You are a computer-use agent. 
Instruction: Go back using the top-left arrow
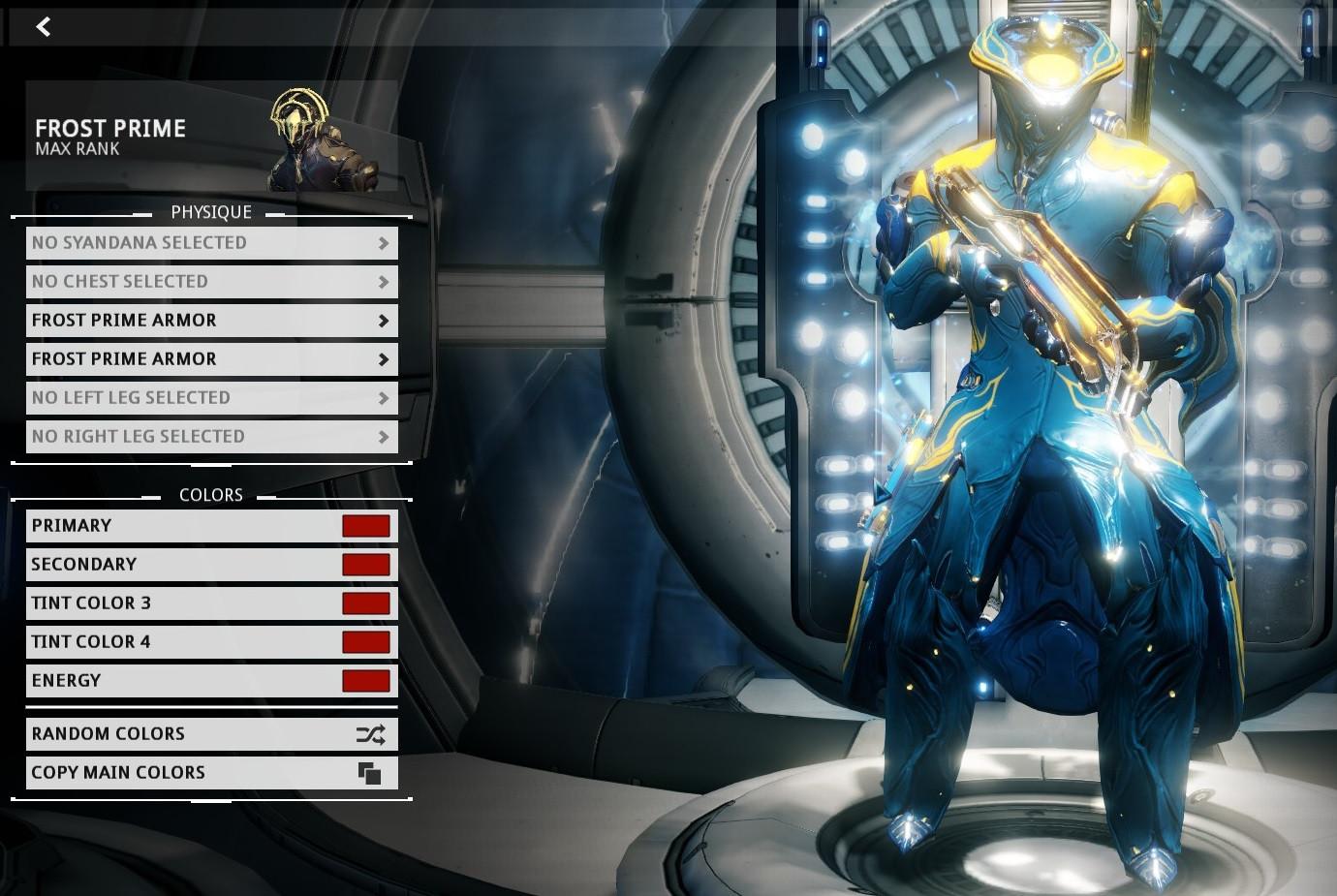[44, 27]
